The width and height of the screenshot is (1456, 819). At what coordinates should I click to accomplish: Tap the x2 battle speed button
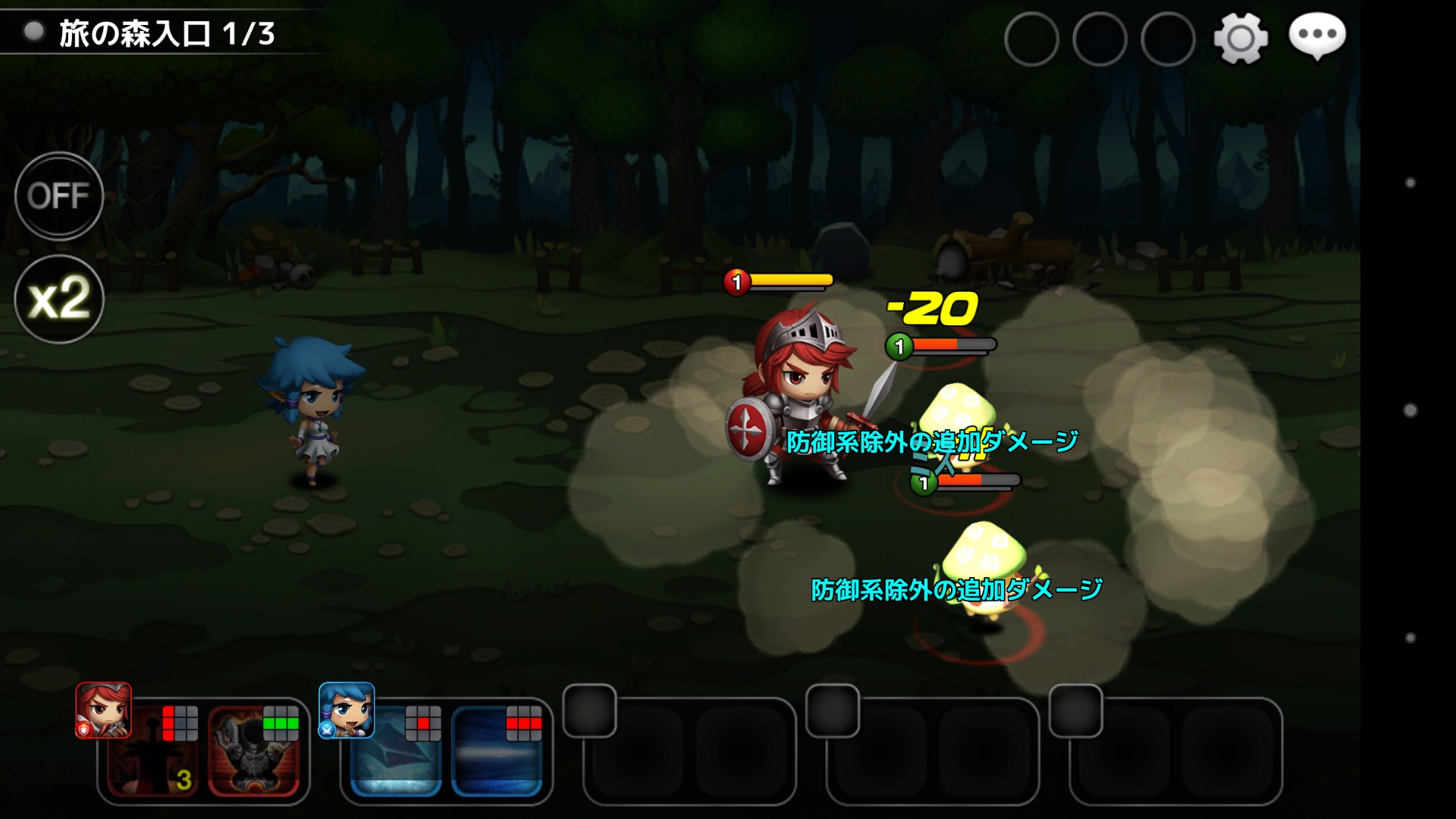pyautogui.click(x=59, y=299)
